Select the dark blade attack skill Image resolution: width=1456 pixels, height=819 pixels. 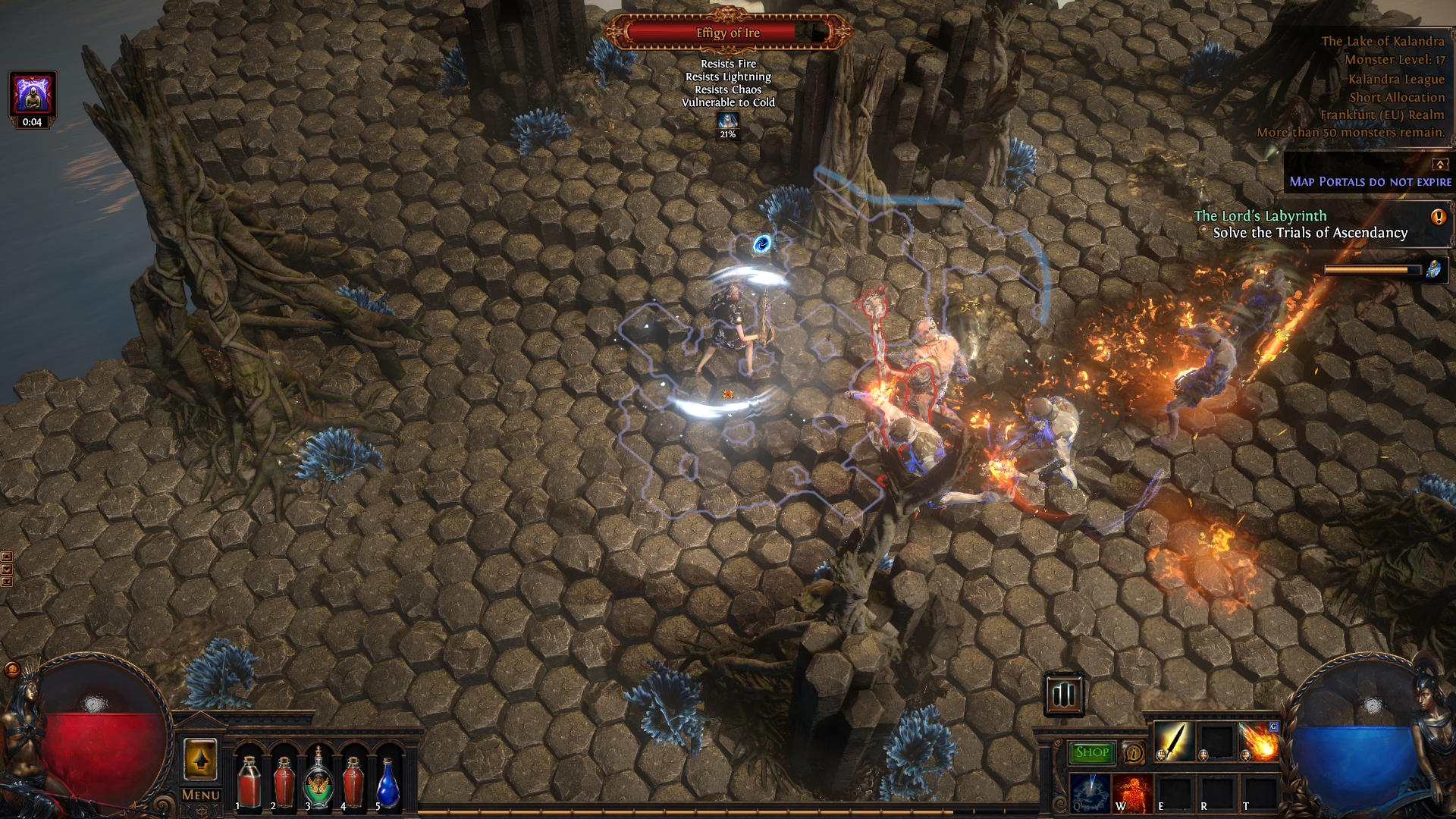(1174, 741)
